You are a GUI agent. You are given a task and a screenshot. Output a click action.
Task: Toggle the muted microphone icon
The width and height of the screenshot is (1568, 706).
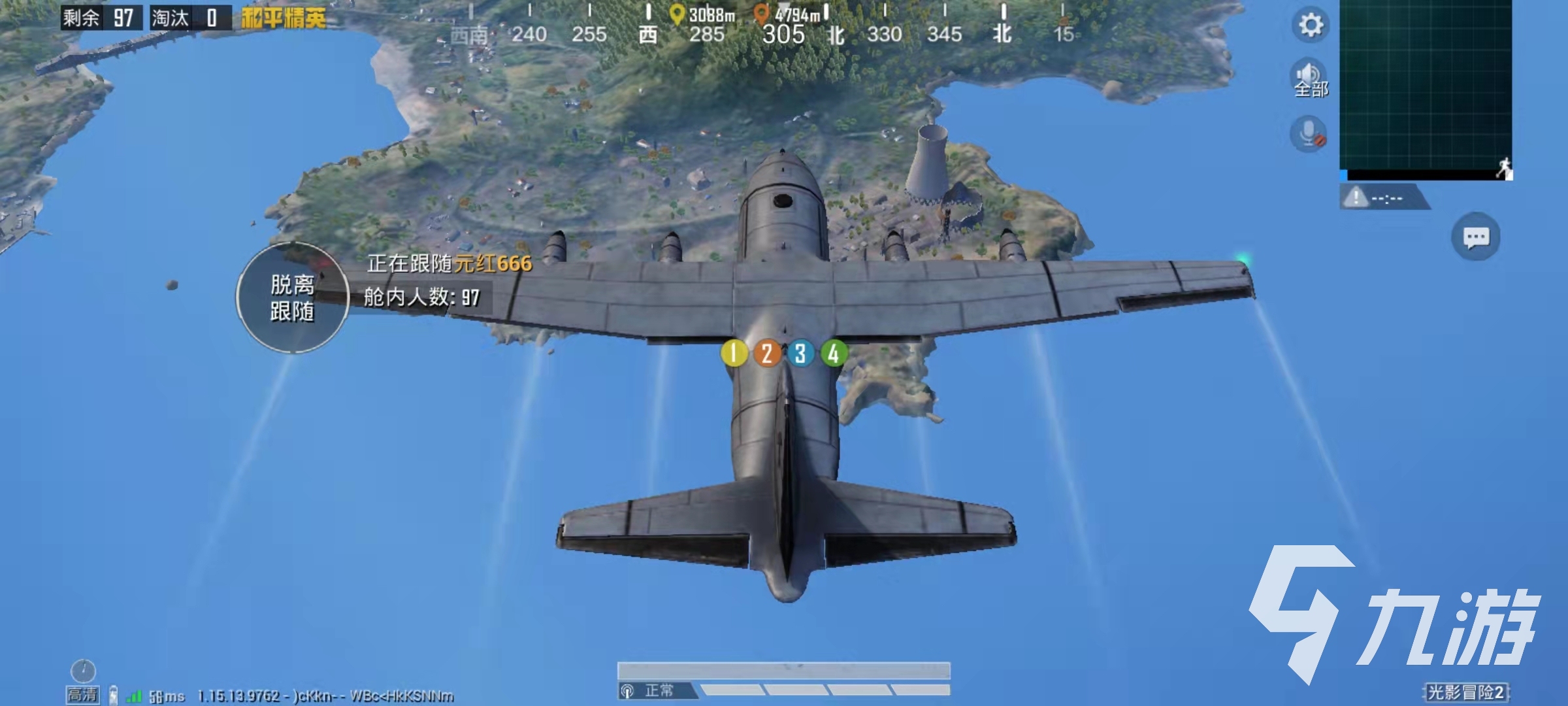click(1309, 134)
